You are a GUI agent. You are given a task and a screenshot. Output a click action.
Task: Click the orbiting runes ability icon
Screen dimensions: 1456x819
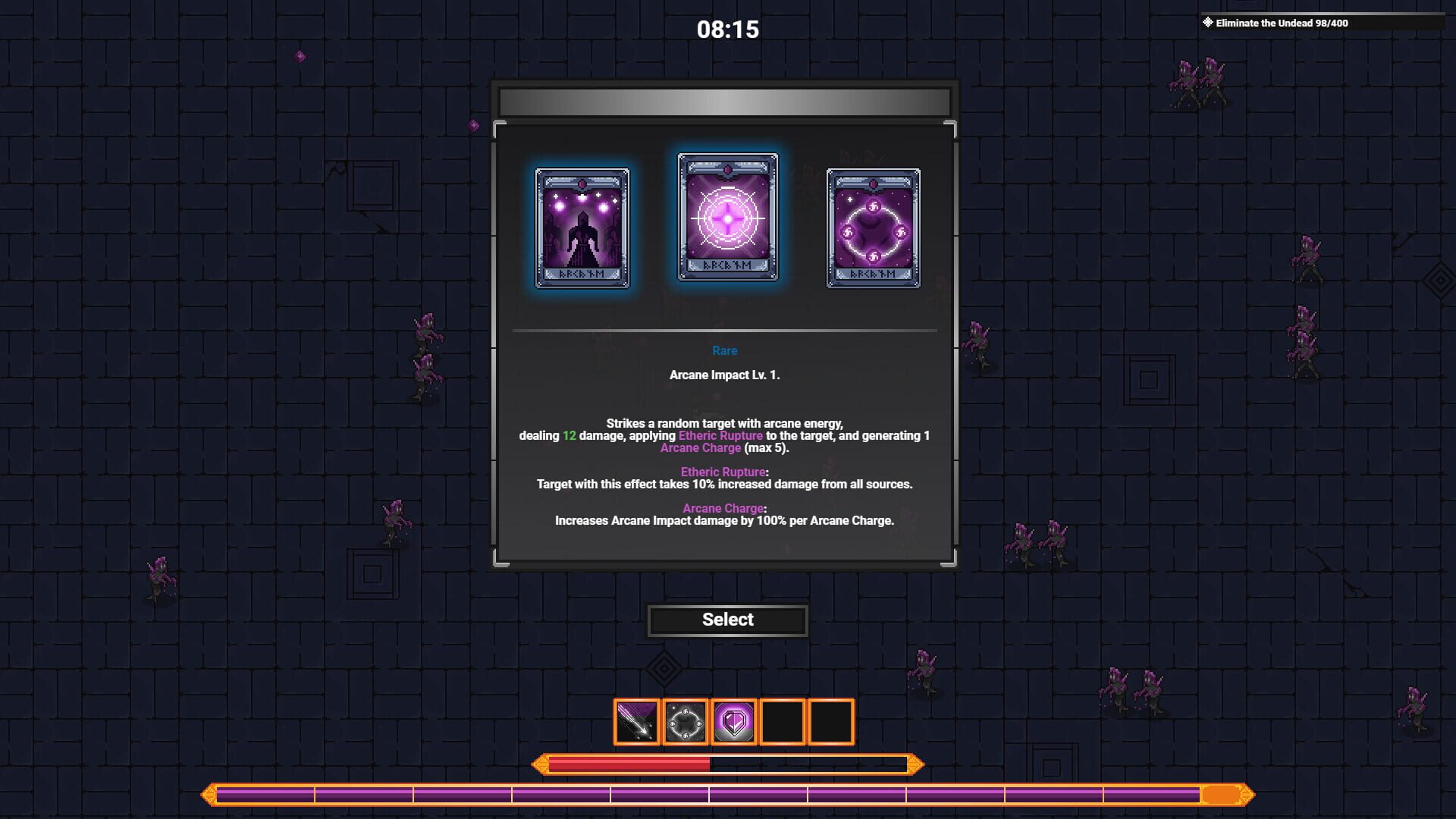(x=685, y=722)
